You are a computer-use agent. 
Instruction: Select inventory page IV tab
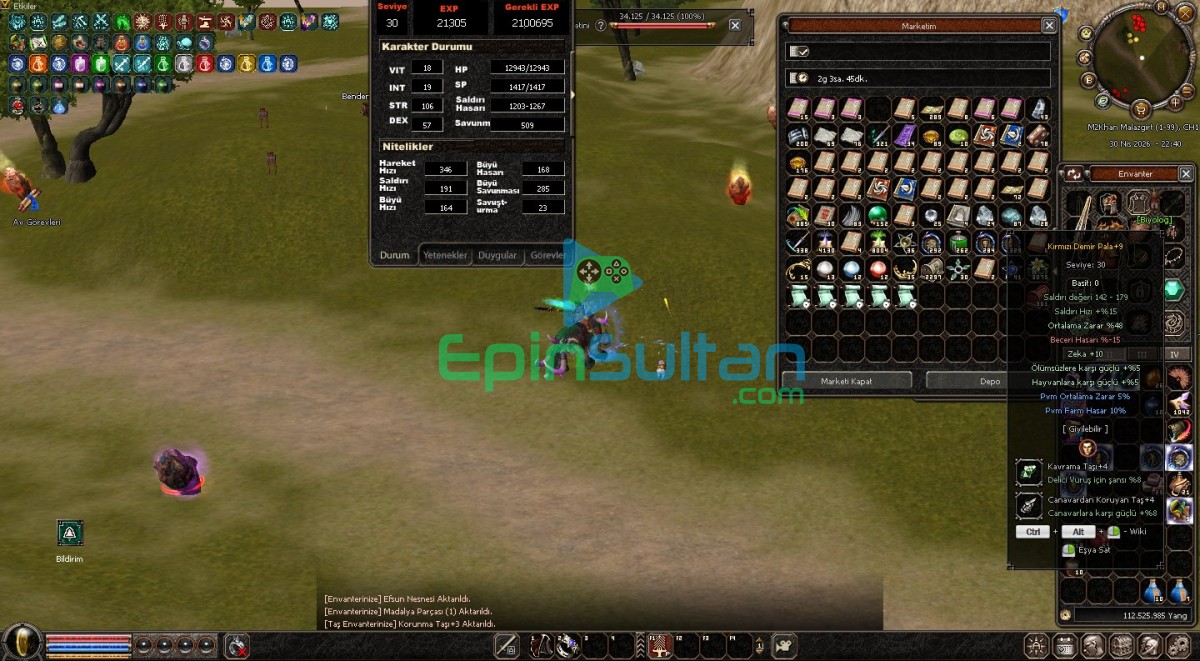[x=1175, y=354]
